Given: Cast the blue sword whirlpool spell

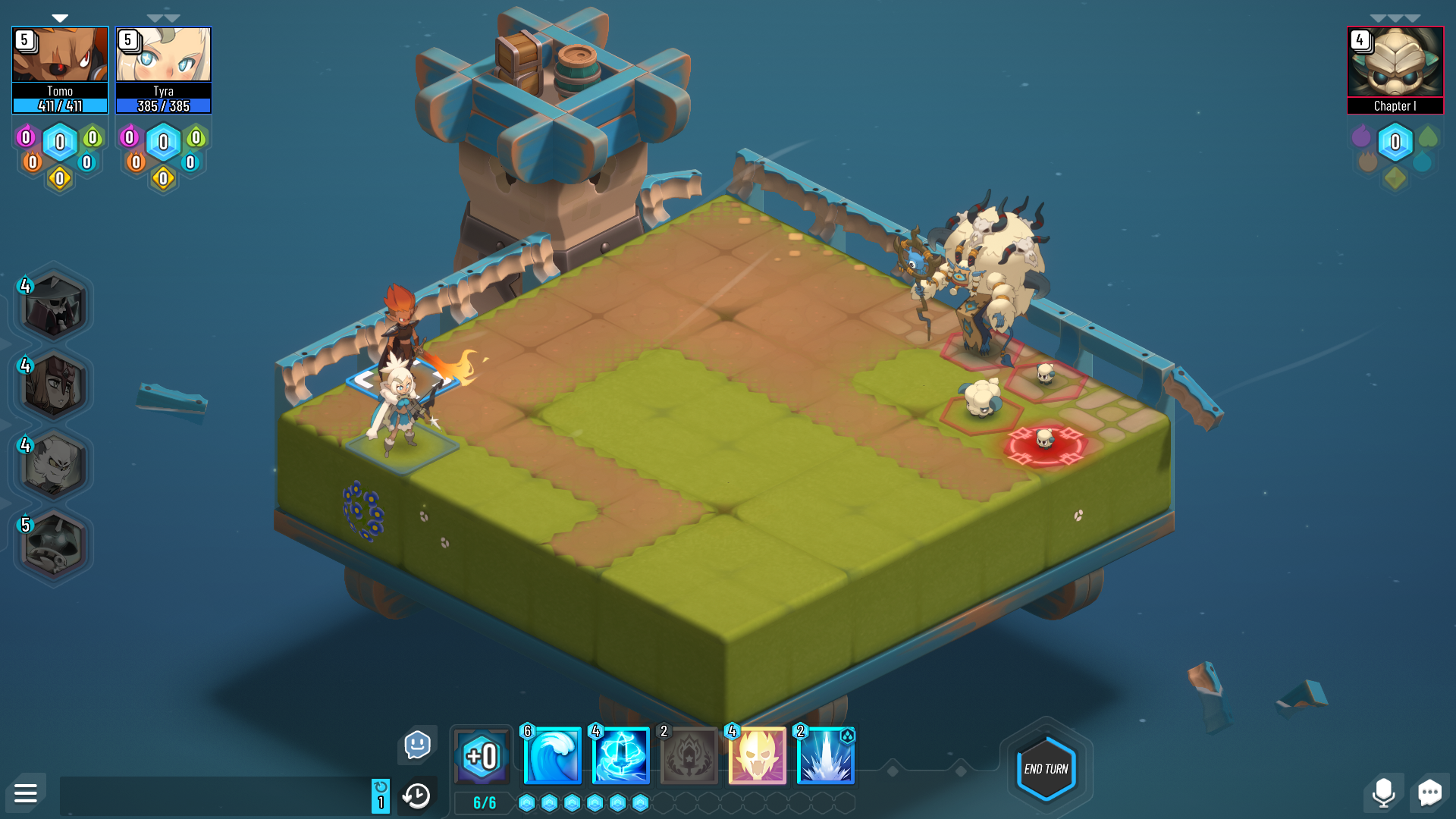Looking at the screenshot, I should (620, 755).
